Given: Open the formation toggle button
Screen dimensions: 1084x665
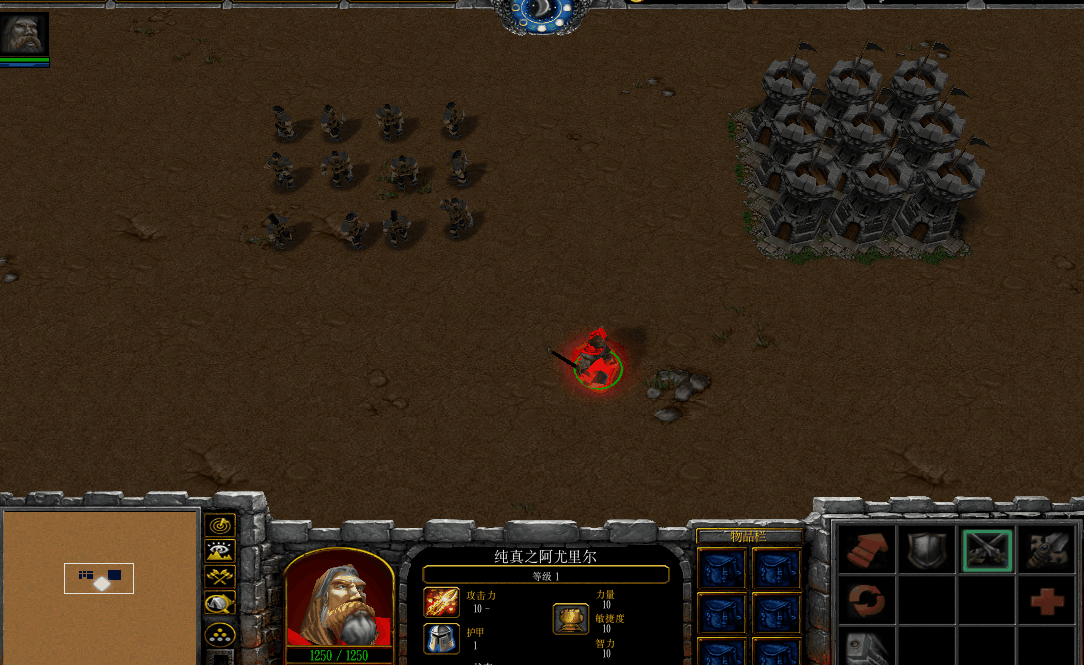Looking at the screenshot, I should click(219, 634).
